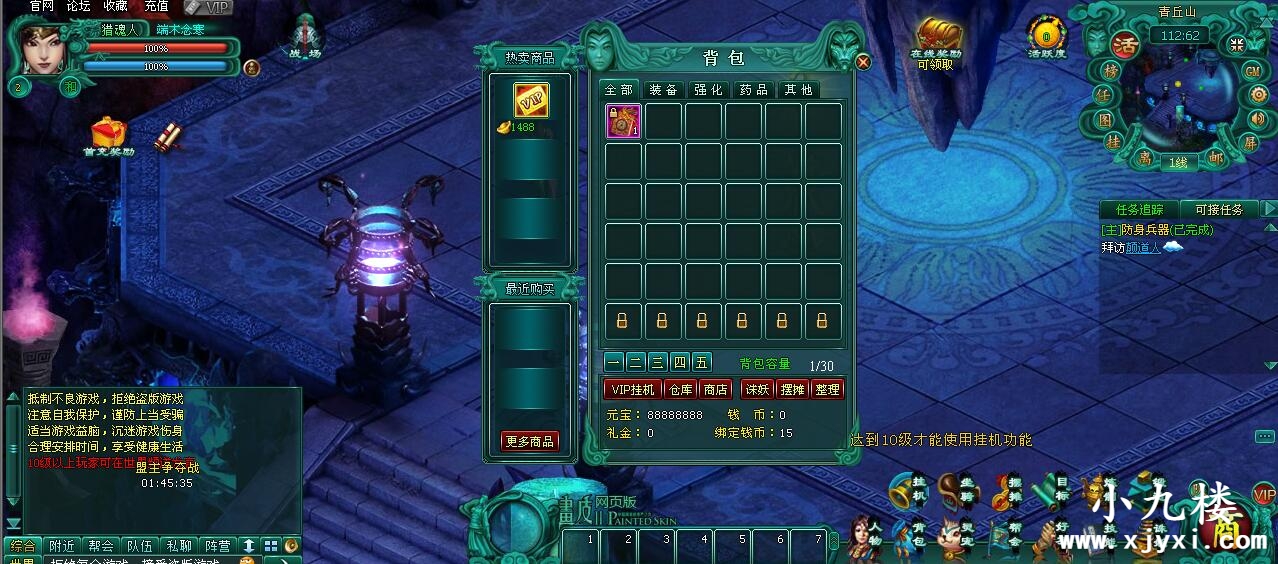Switch to the 装备 equipment tab

663,90
